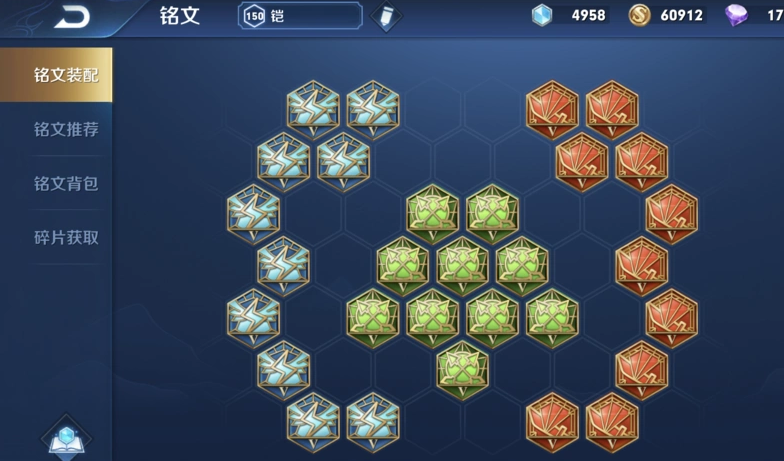
Task: Open the 铭文推荐 tab
Action: 66,130
